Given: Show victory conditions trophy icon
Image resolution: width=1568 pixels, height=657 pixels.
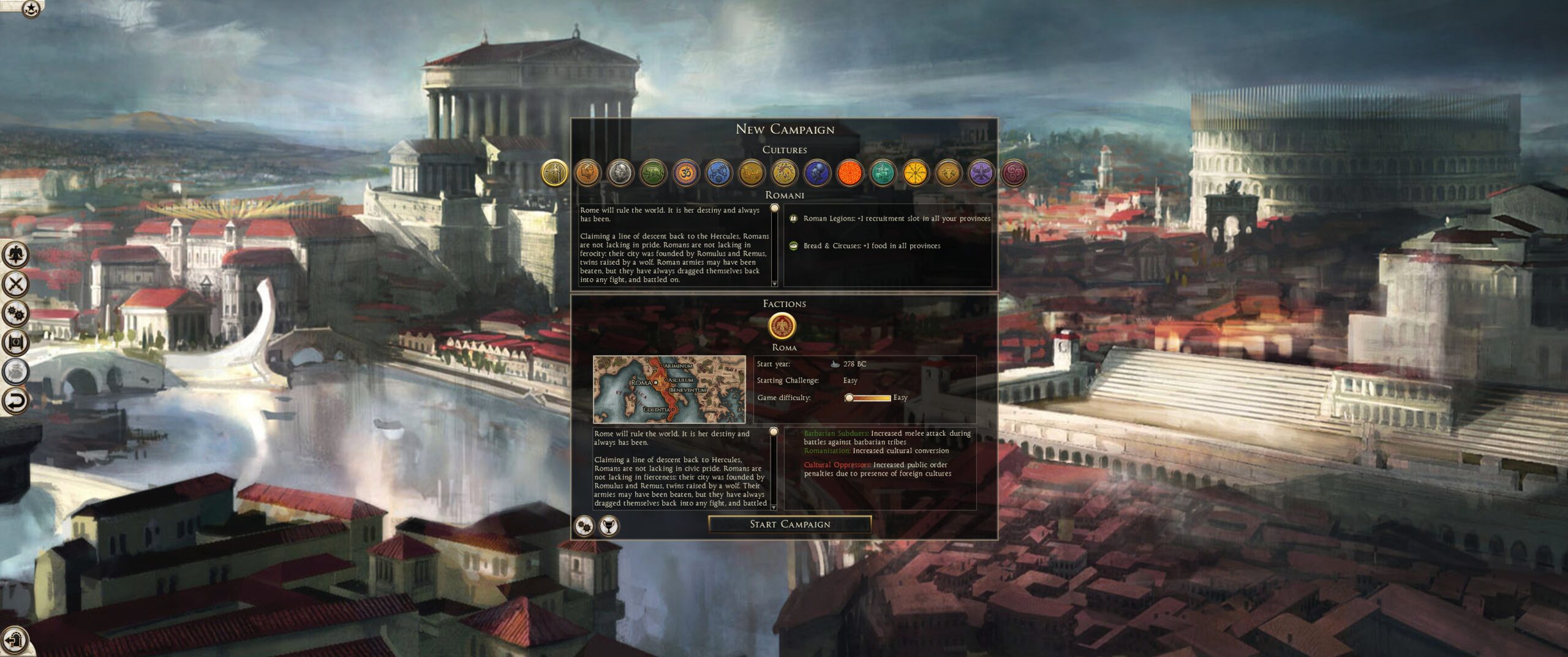Looking at the screenshot, I should click(x=608, y=525).
